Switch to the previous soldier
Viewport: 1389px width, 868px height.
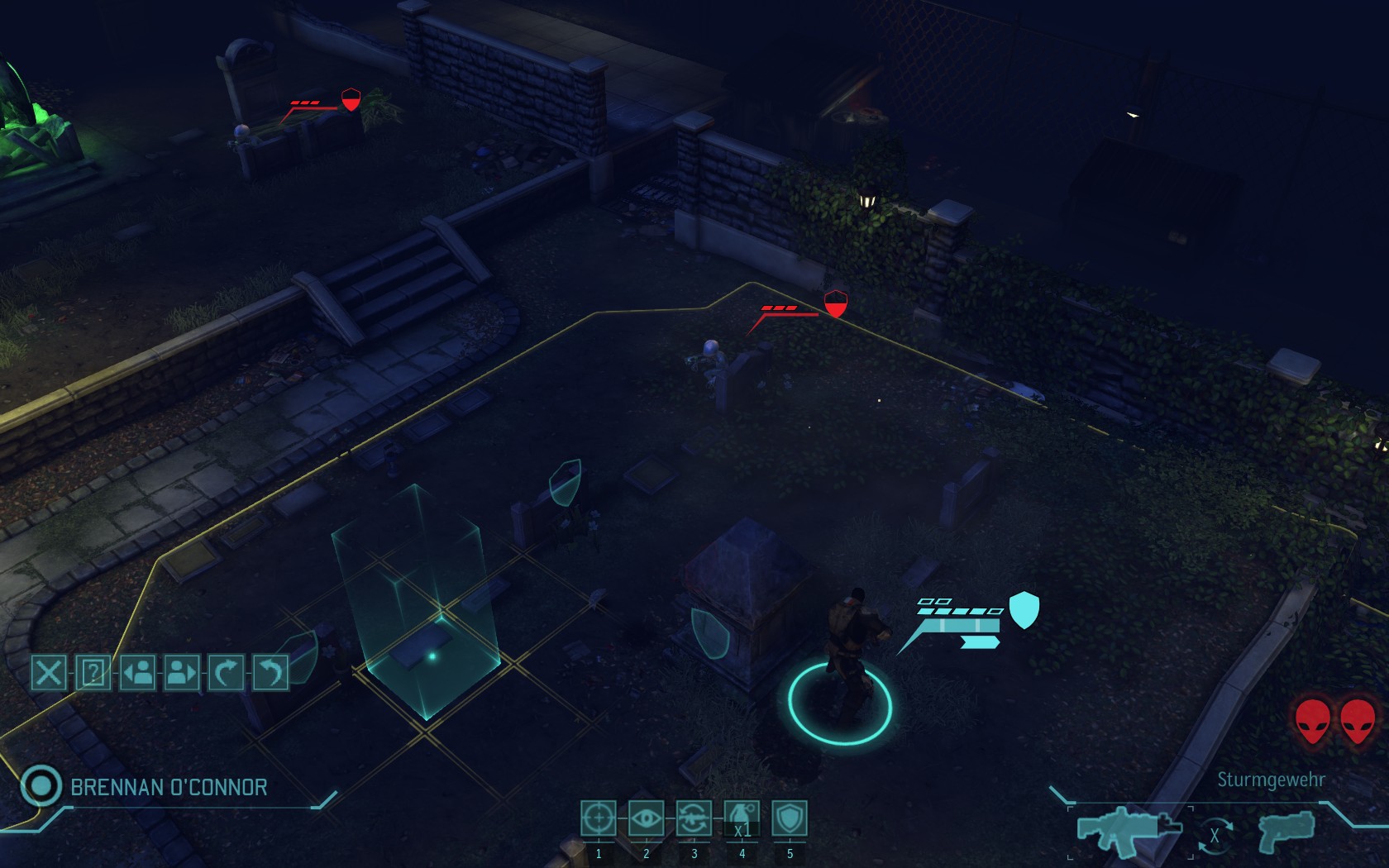137,672
